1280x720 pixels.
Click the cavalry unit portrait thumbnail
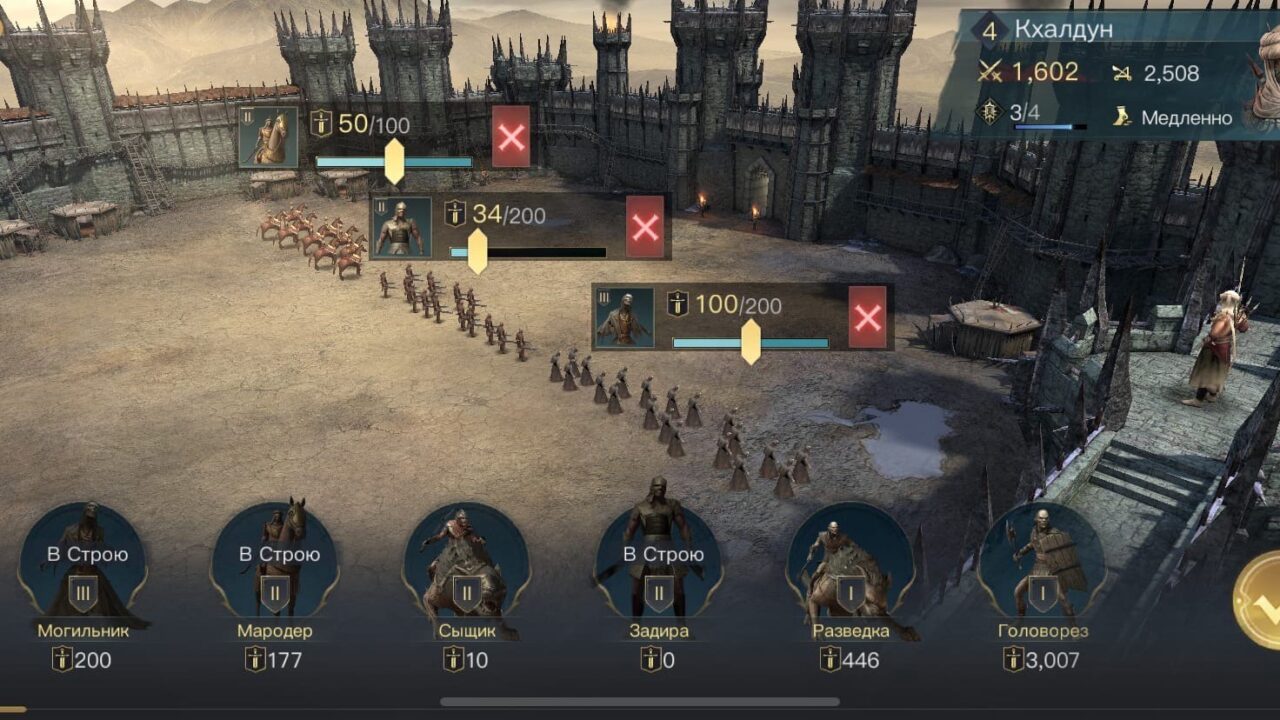(269, 137)
